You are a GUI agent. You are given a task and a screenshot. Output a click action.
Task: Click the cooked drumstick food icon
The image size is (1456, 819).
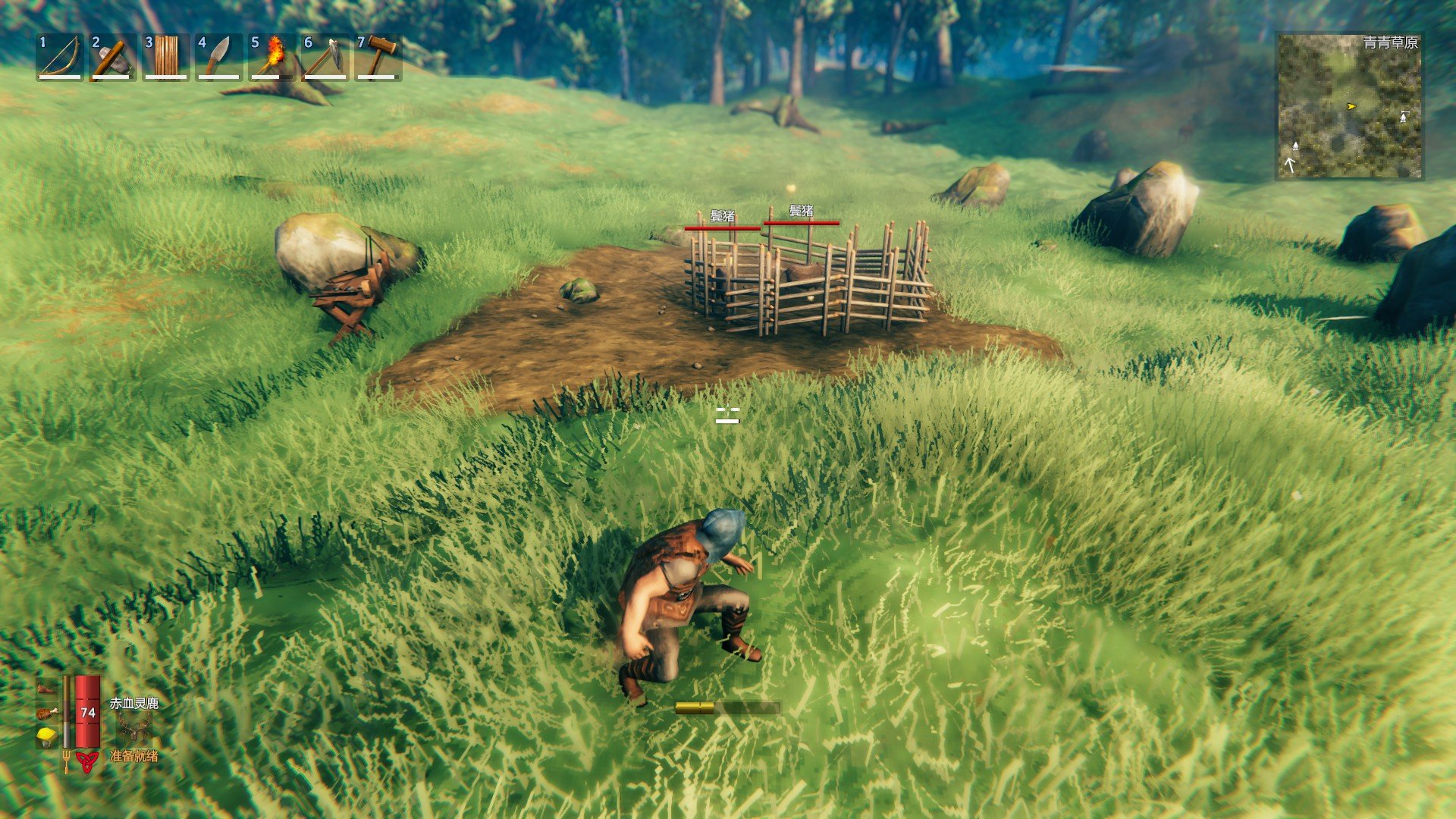(x=47, y=713)
